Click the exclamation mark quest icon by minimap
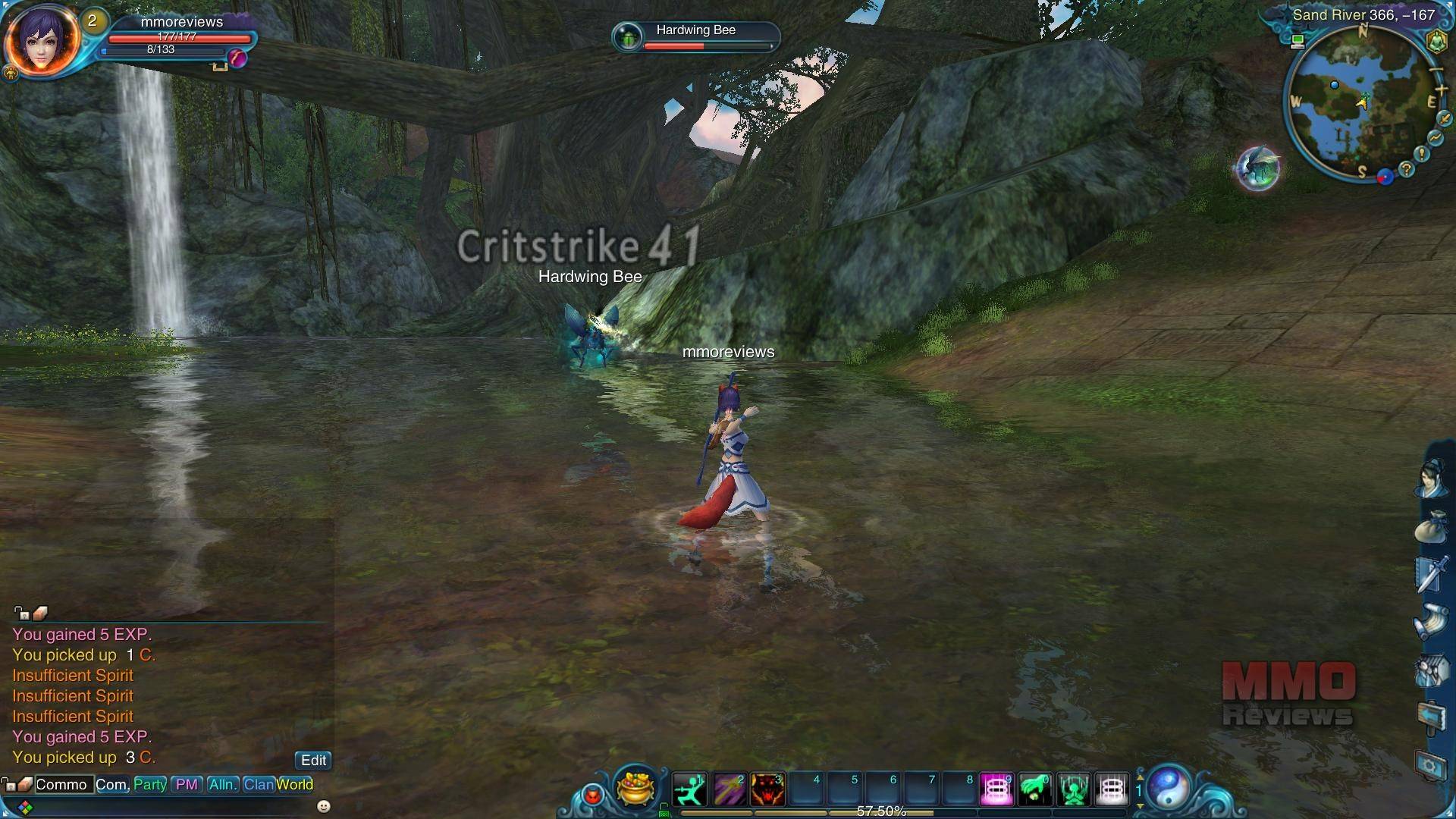1456x819 pixels. 1422,154
